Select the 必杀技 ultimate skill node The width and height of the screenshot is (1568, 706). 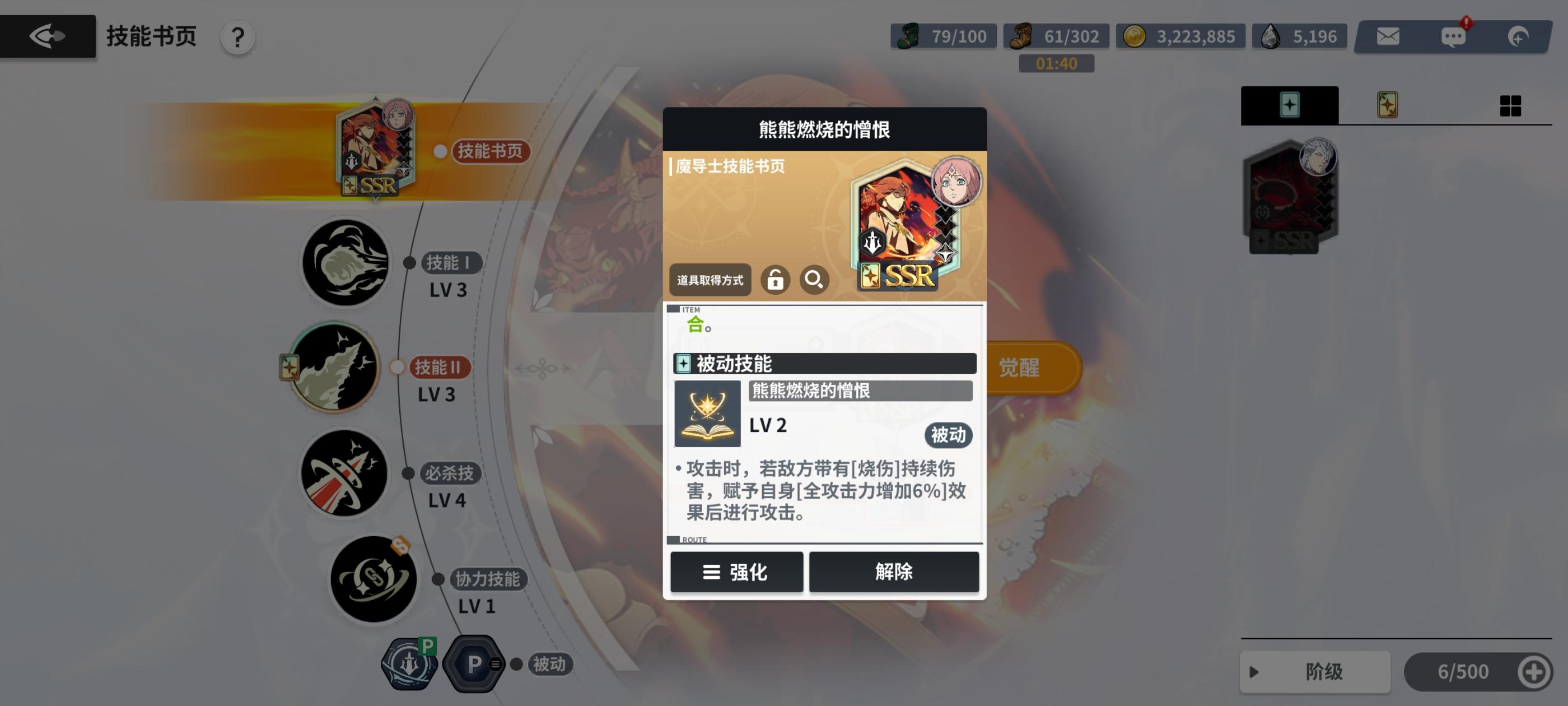tap(344, 475)
